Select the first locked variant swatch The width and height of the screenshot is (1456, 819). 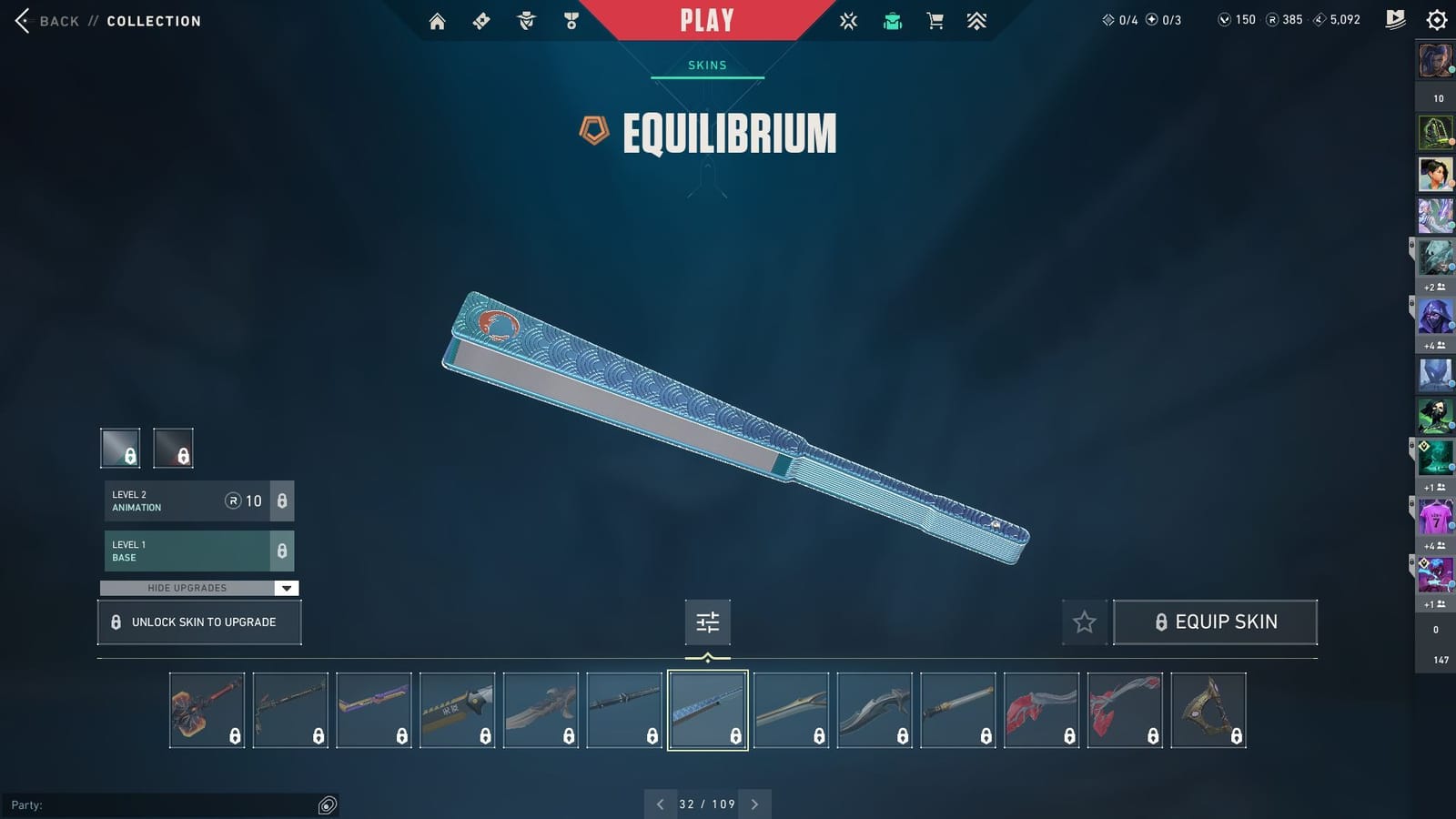pos(119,447)
